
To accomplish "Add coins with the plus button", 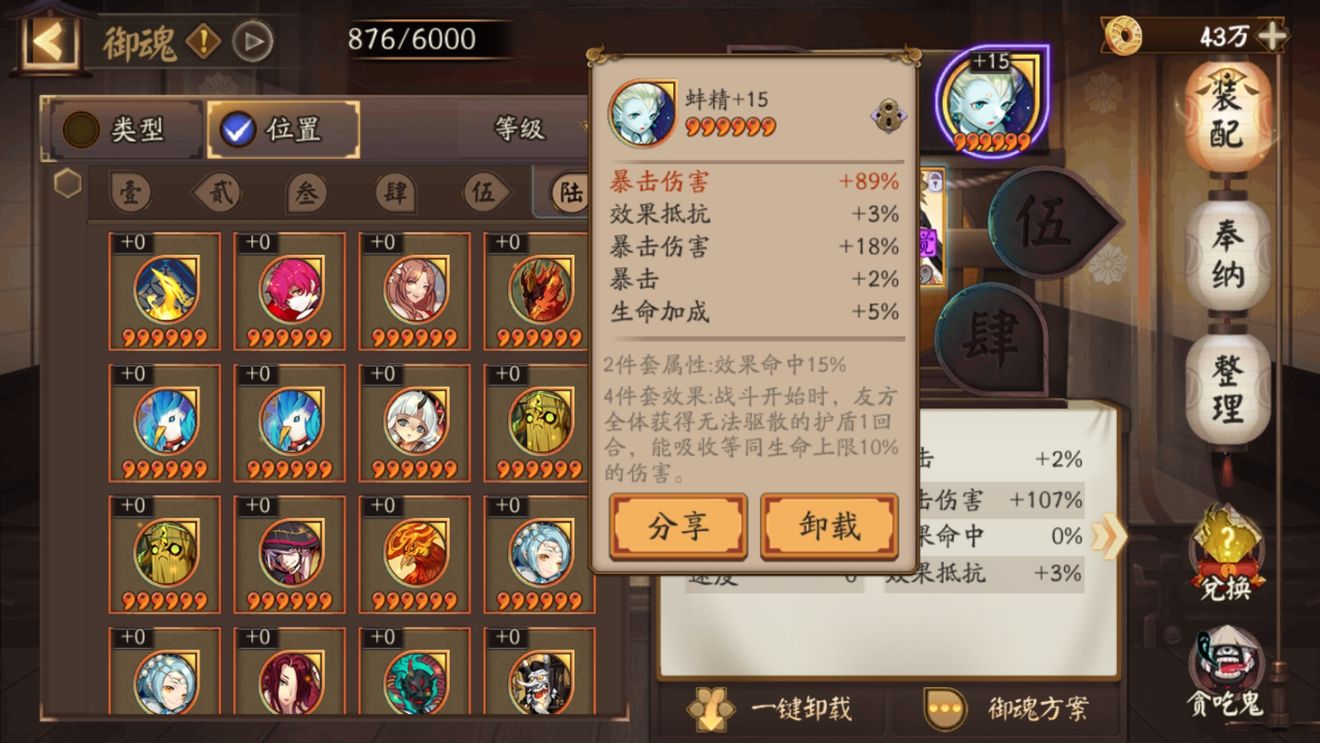I will tap(1272, 36).
